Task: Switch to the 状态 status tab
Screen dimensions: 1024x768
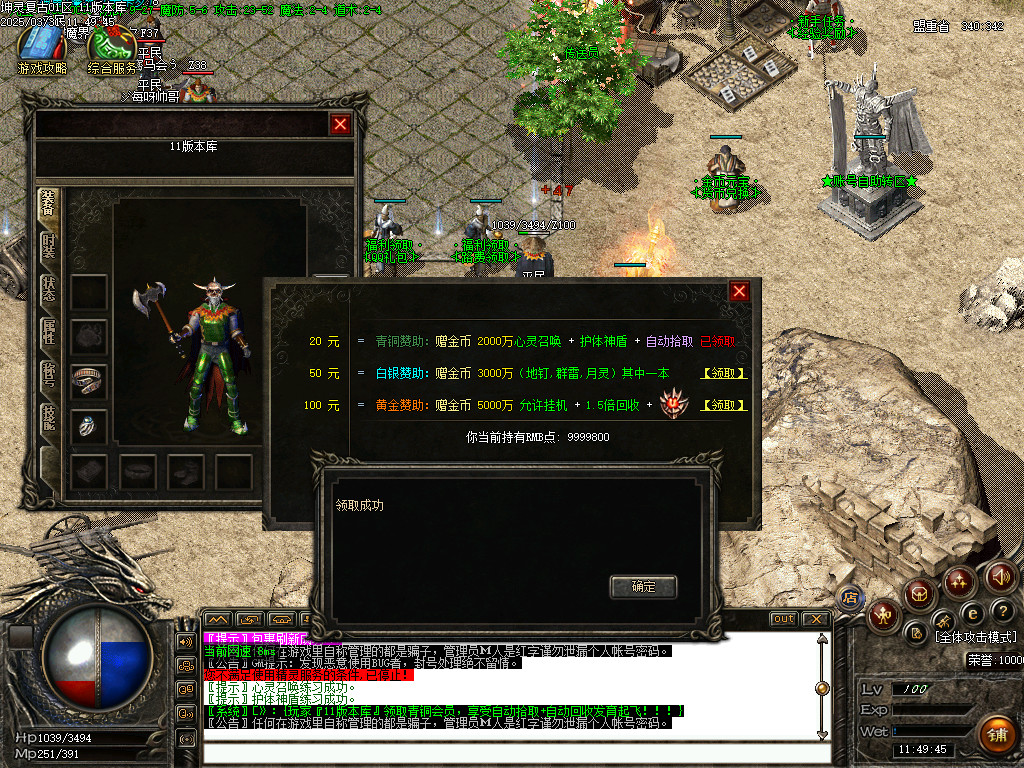Action: [48, 290]
